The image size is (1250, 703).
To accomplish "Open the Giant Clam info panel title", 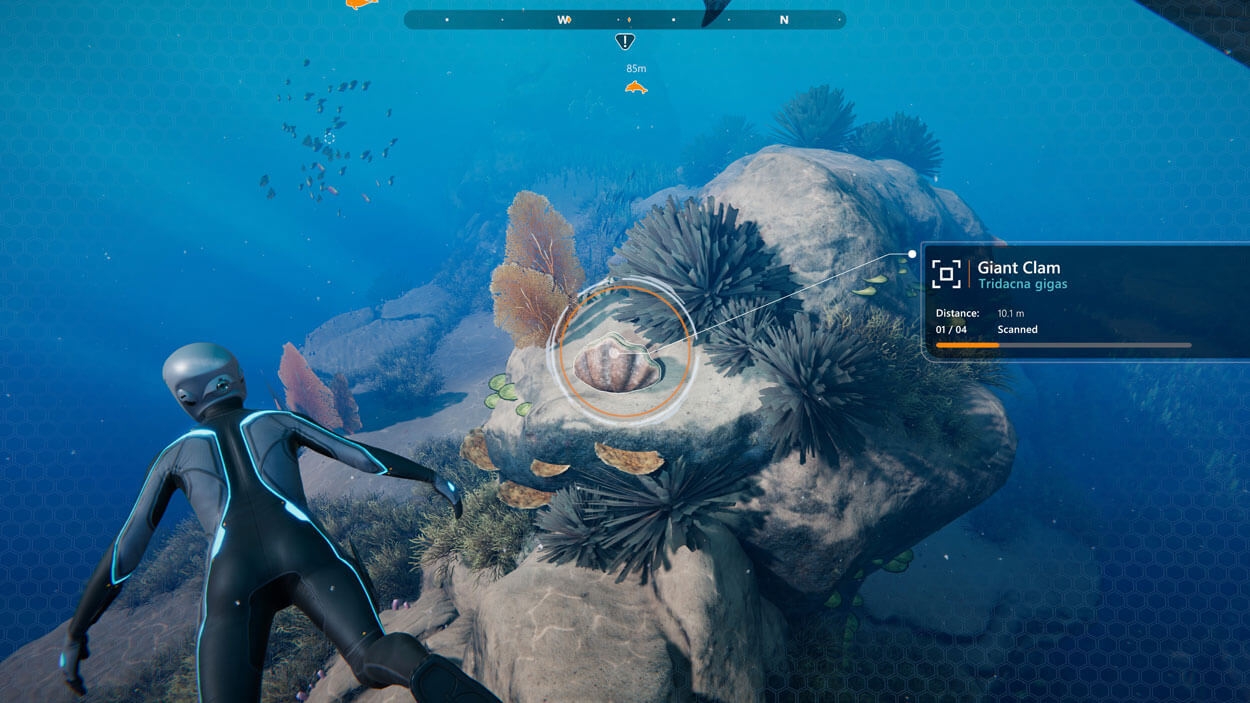I will point(1018,267).
